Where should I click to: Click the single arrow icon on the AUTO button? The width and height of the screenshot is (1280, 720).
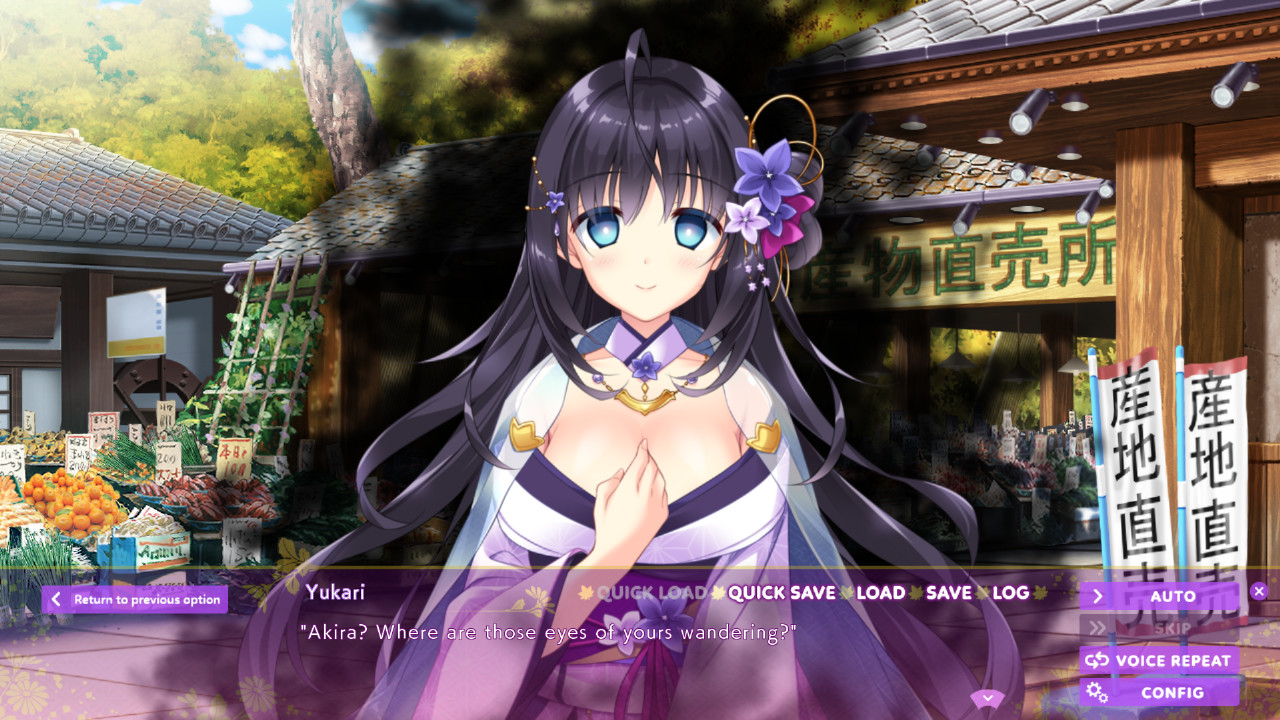tap(1099, 595)
